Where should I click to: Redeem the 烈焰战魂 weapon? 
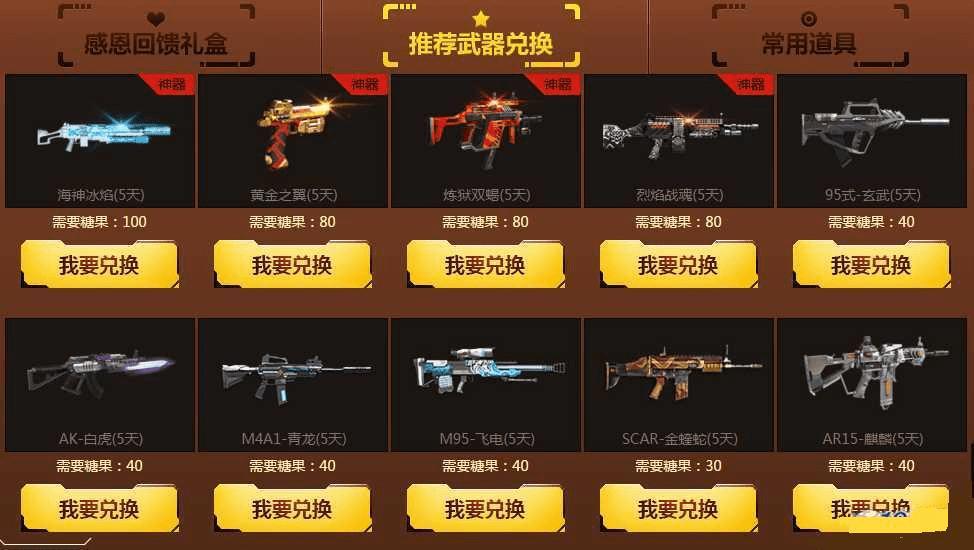pos(678,265)
